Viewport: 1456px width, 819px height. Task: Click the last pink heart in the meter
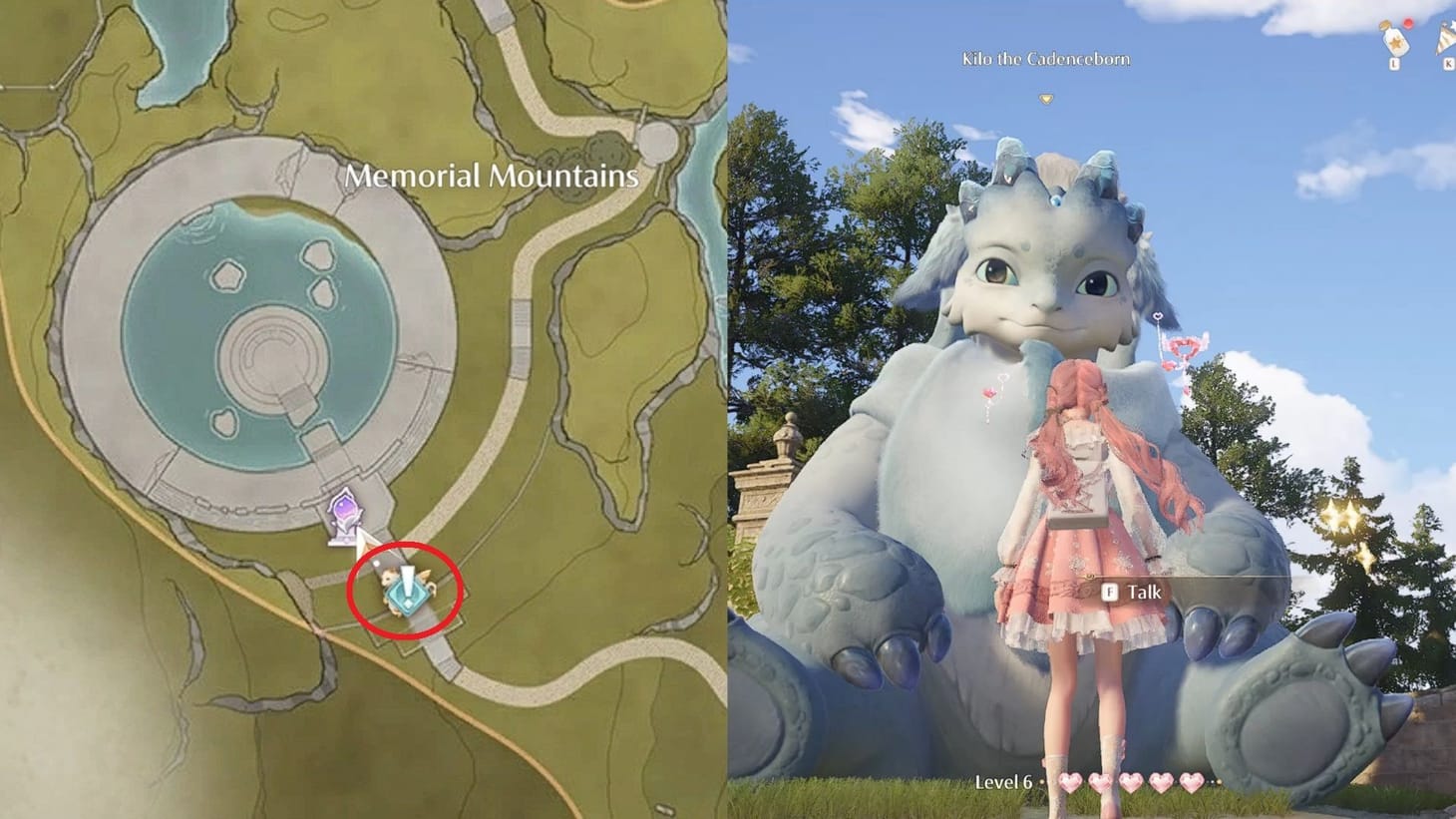point(1191,783)
